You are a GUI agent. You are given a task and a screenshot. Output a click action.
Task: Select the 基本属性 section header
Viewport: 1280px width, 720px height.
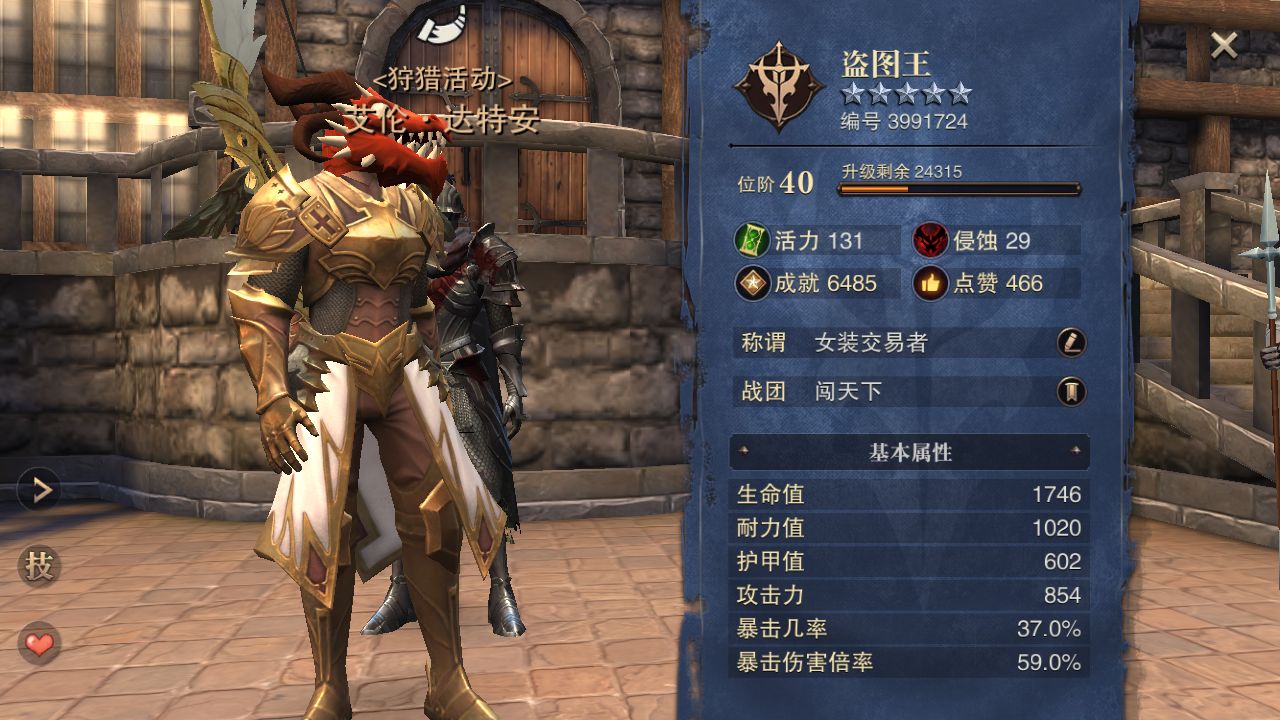pos(909,452)
